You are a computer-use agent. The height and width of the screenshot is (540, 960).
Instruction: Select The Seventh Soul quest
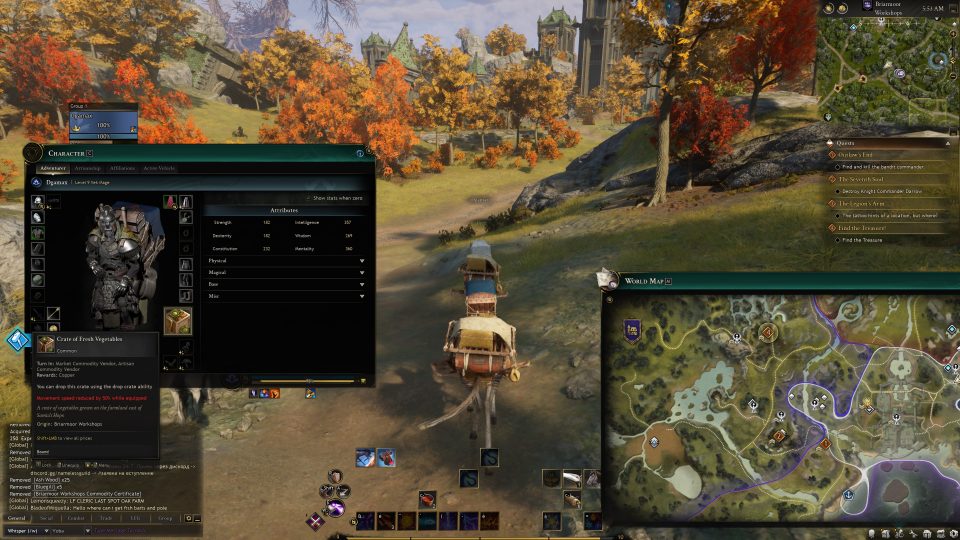coord(861,179)
